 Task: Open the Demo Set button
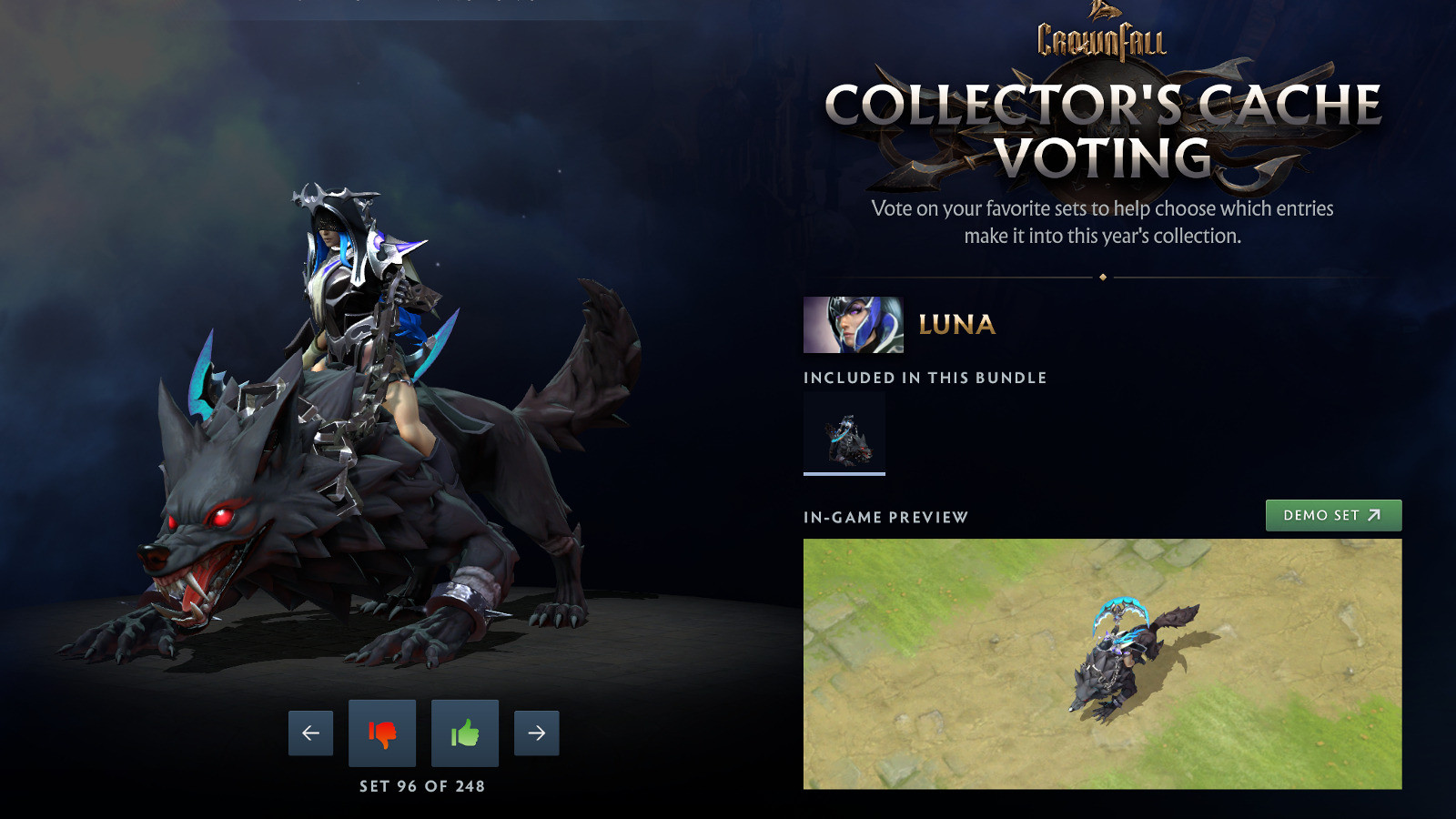(1333, 515)
